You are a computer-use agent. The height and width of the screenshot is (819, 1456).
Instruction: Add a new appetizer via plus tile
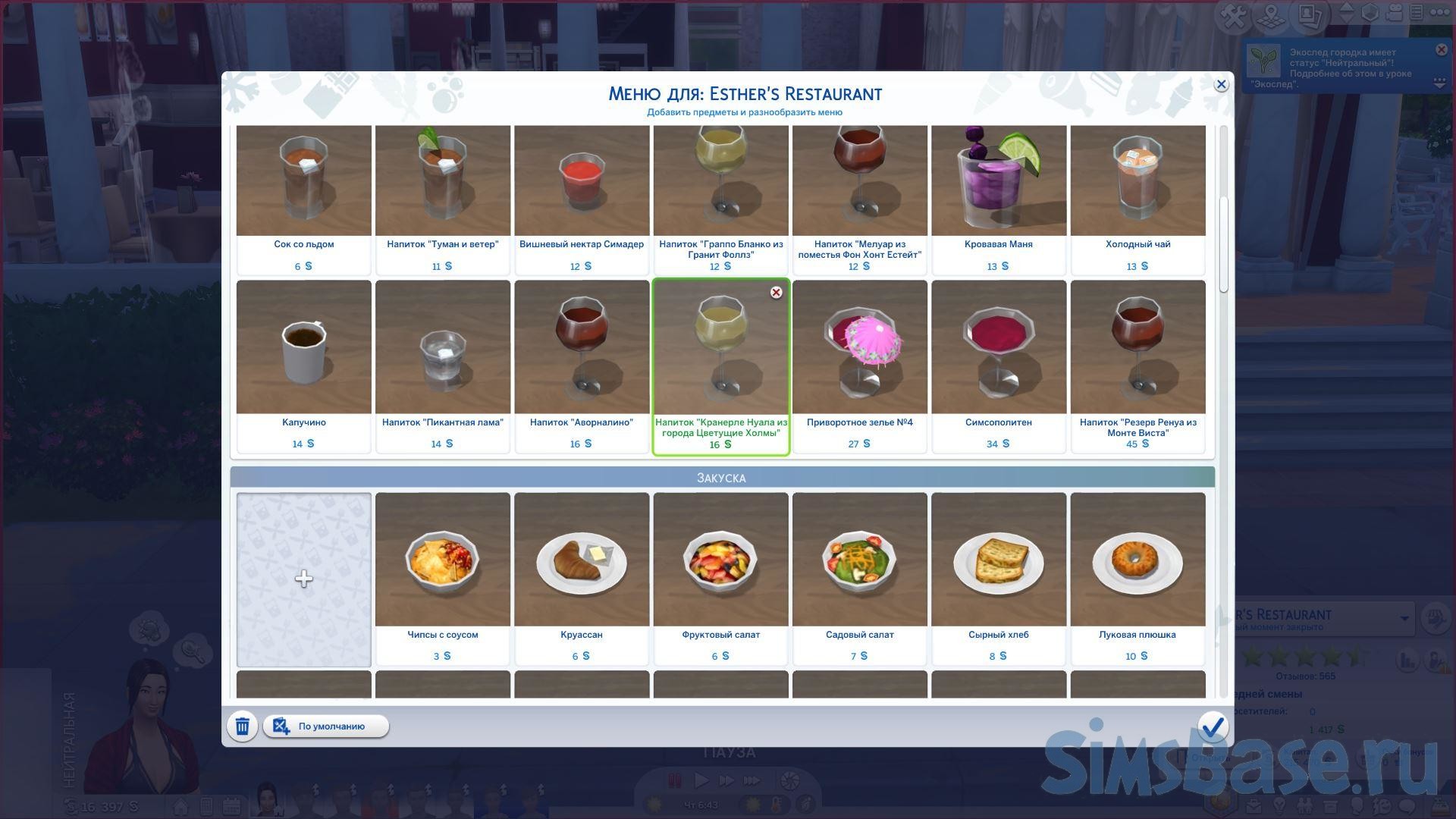point(304,579)
